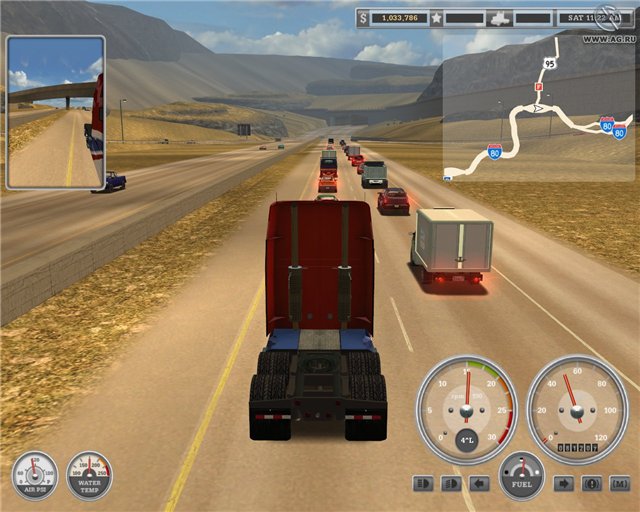
Task: Activate the right turn signal arrow
Action: click(564, 484)
